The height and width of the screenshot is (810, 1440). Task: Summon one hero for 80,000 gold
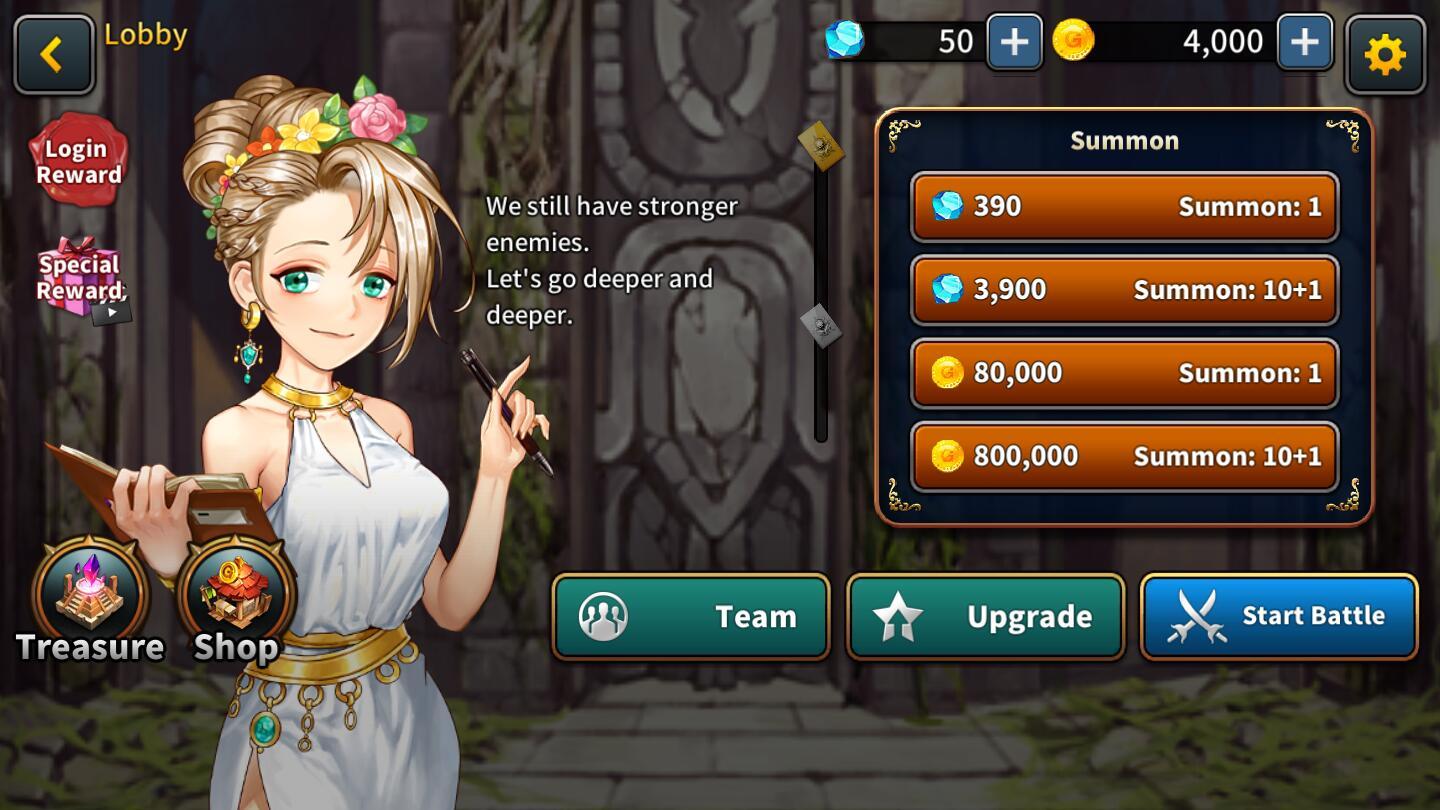pyautogui.click(x=1124, y=373)
